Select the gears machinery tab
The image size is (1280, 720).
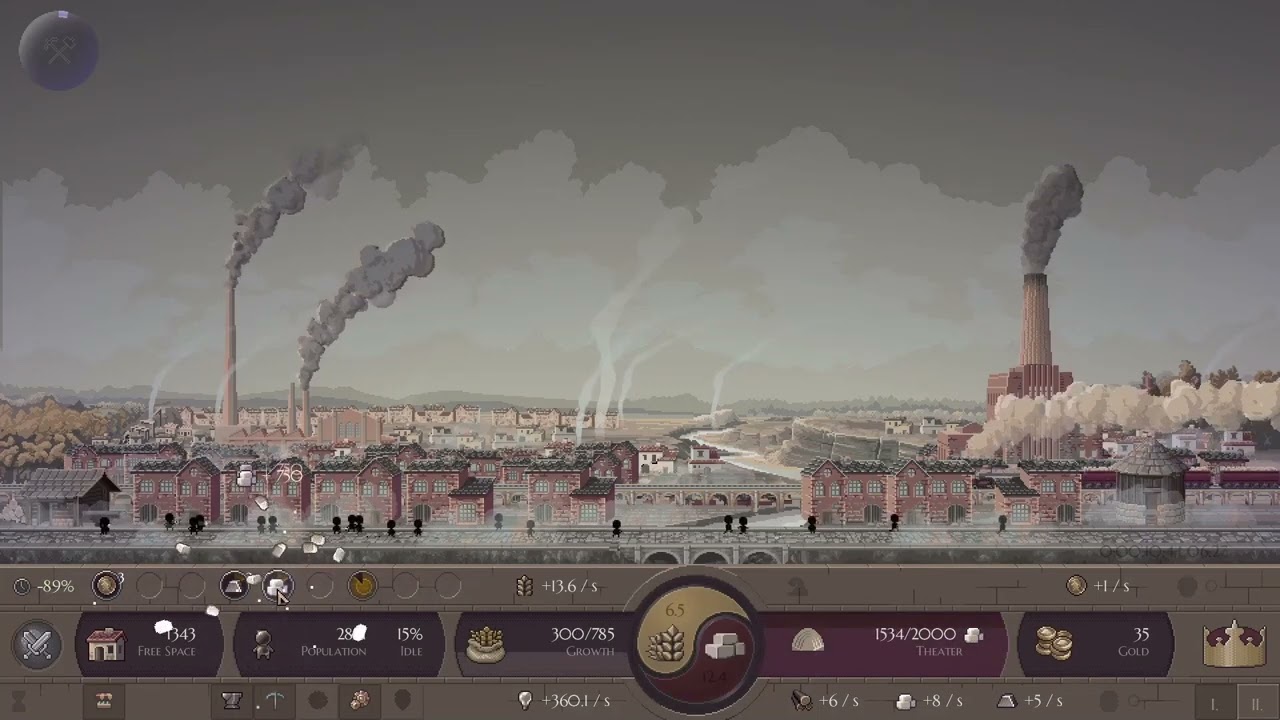click(360, 701)
